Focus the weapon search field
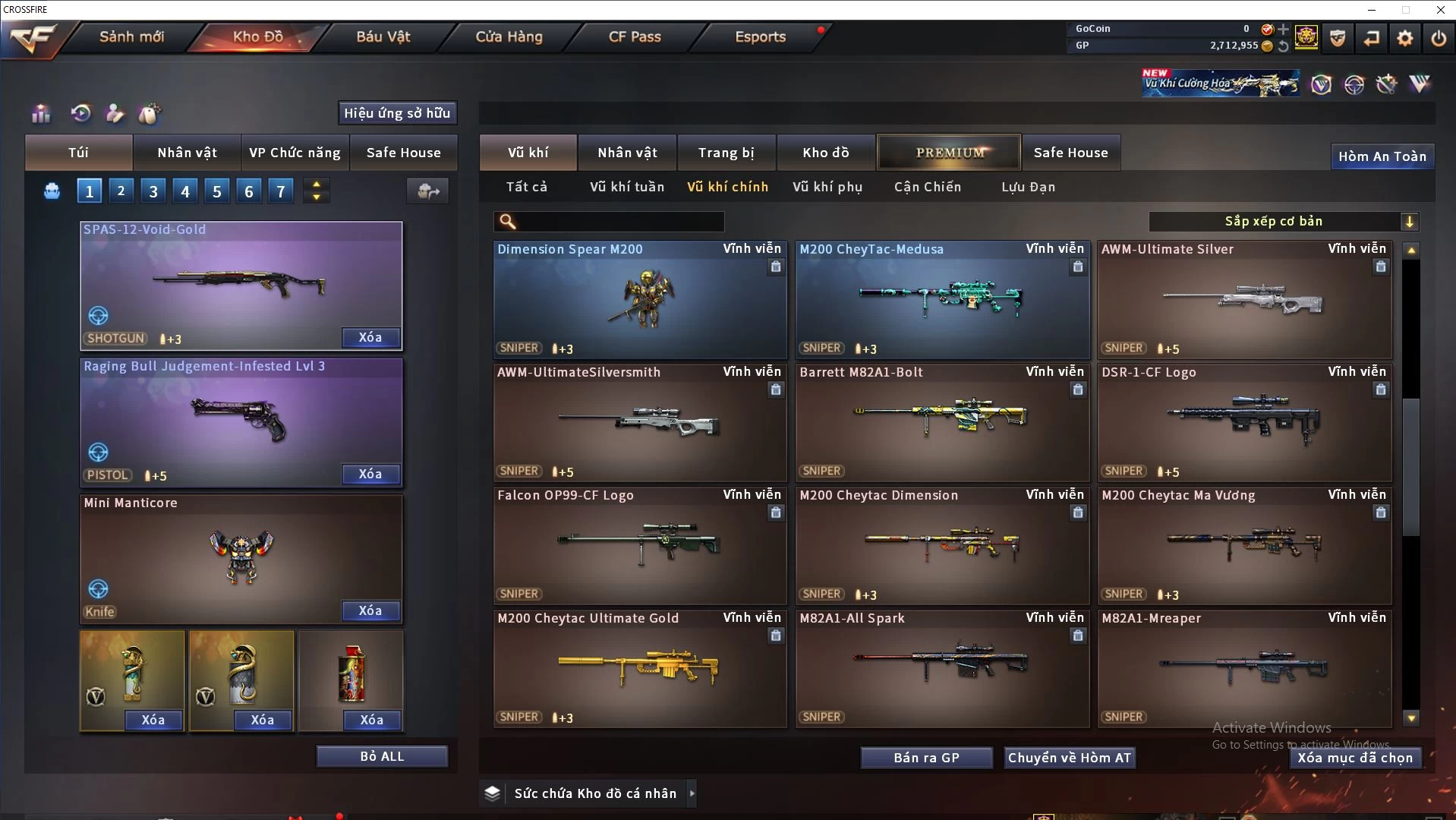1456x820 pixels. (x=619, y=221)
